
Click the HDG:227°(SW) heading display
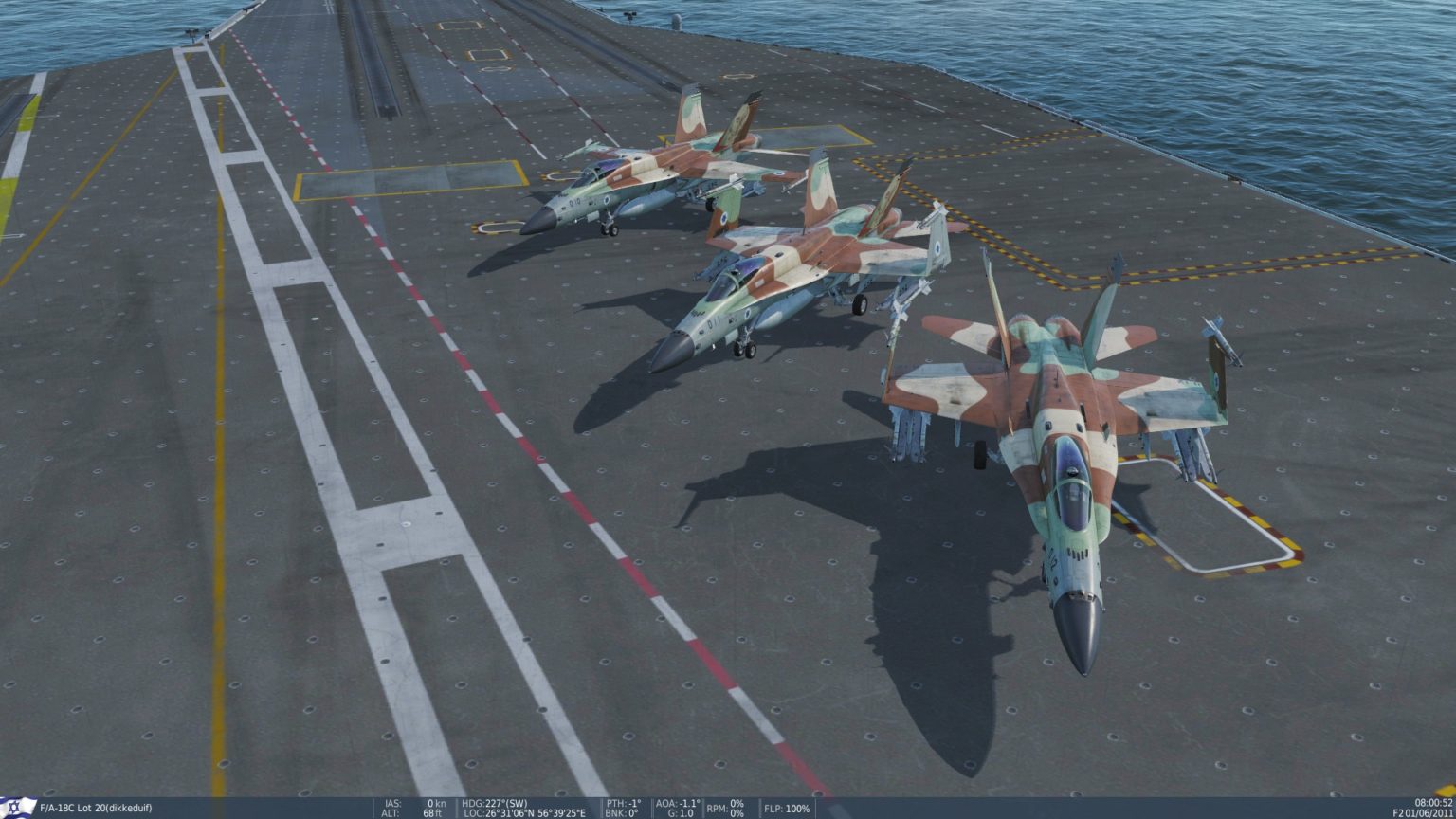[493, 801]
